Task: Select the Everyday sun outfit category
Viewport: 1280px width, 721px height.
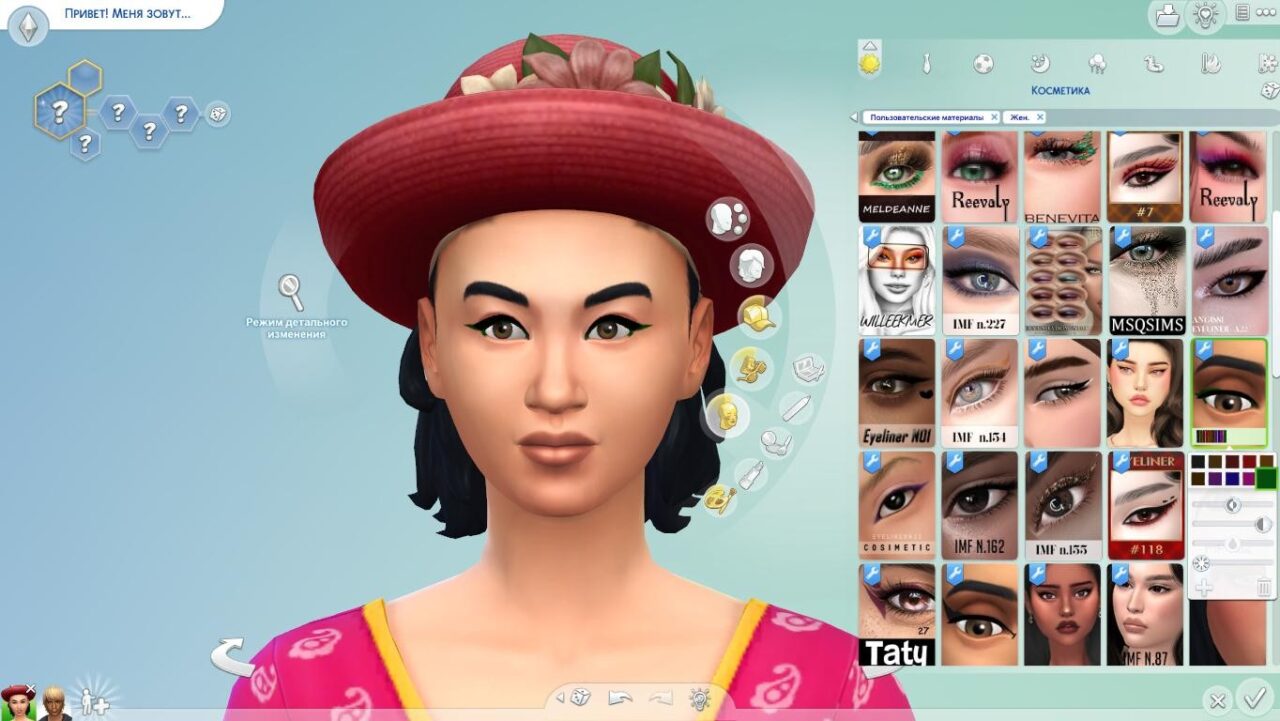Action: (x=870, y=64)
